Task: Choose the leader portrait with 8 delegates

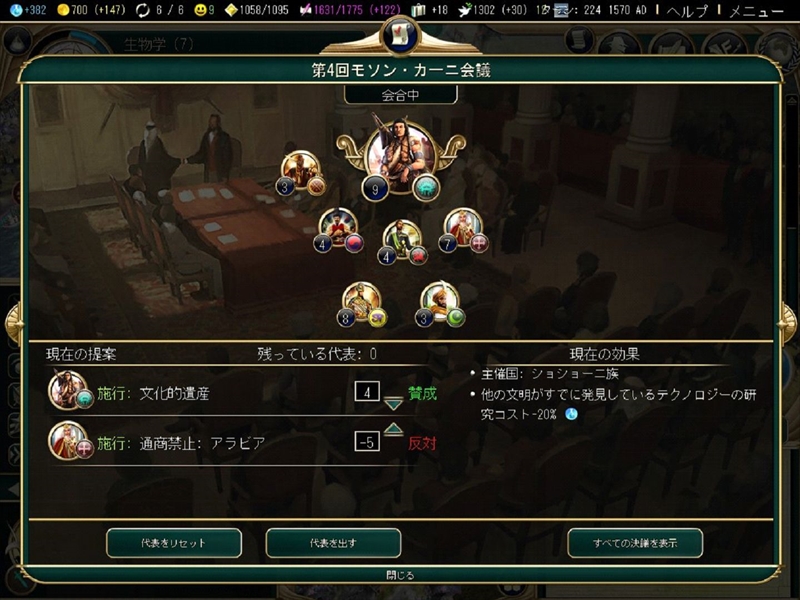Action: coord(360,301)
